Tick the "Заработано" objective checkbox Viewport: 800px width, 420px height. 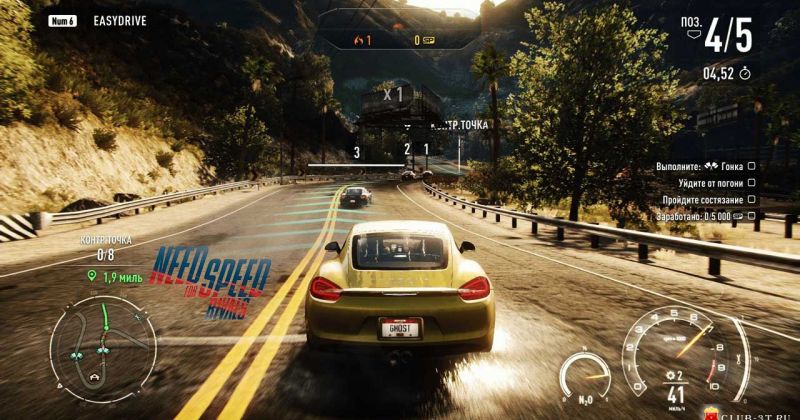(751, 214)
